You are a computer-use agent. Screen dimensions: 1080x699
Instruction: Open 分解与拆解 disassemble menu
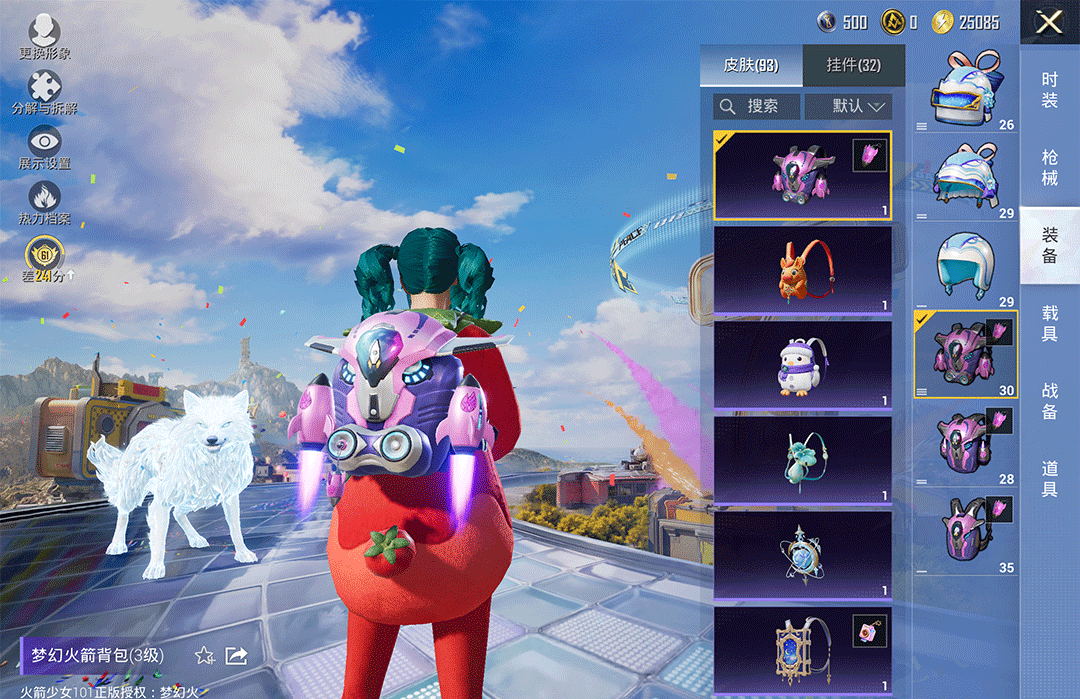pyautogui.click(x=44, y=92)
